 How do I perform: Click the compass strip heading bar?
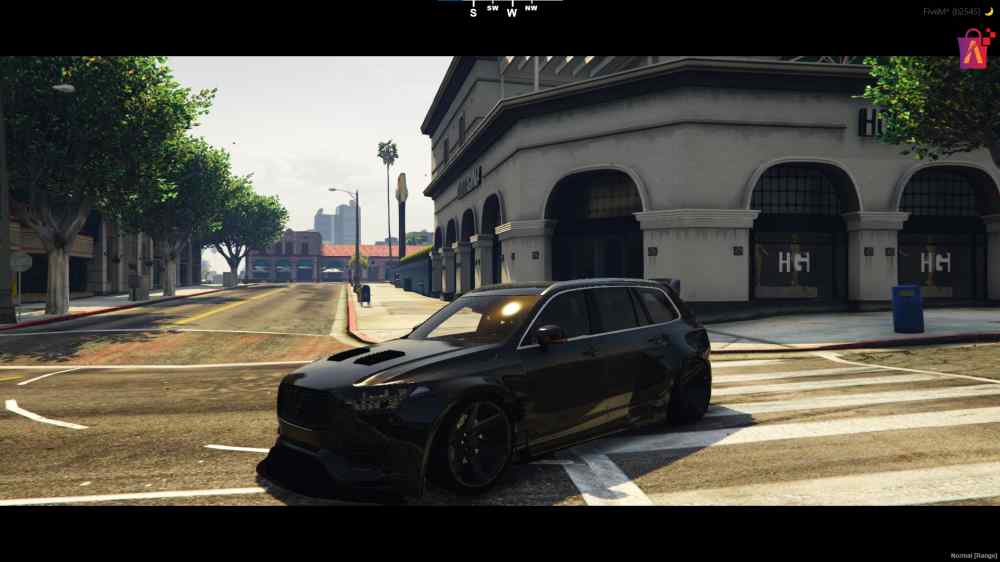point(500,9)
